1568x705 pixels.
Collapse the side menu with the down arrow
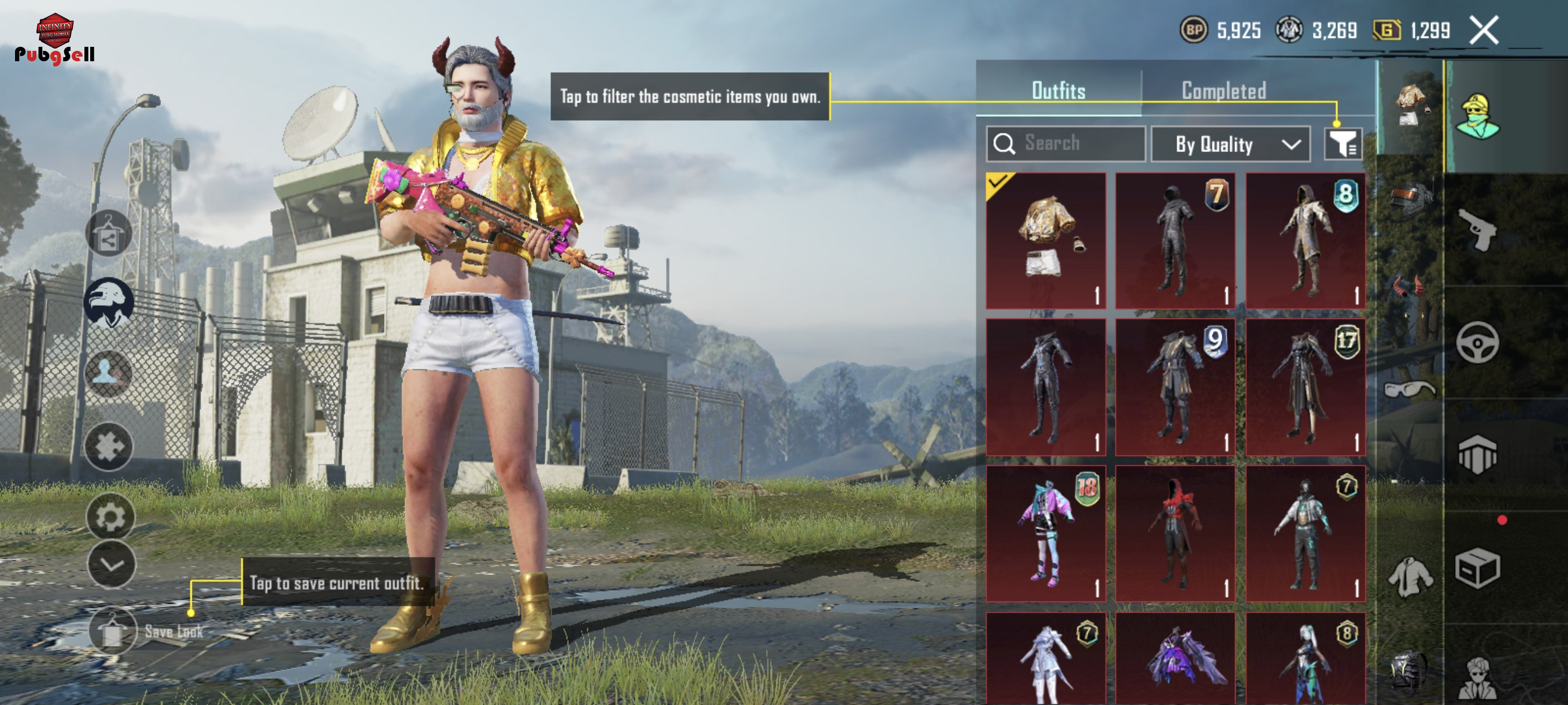coord(112,565)
